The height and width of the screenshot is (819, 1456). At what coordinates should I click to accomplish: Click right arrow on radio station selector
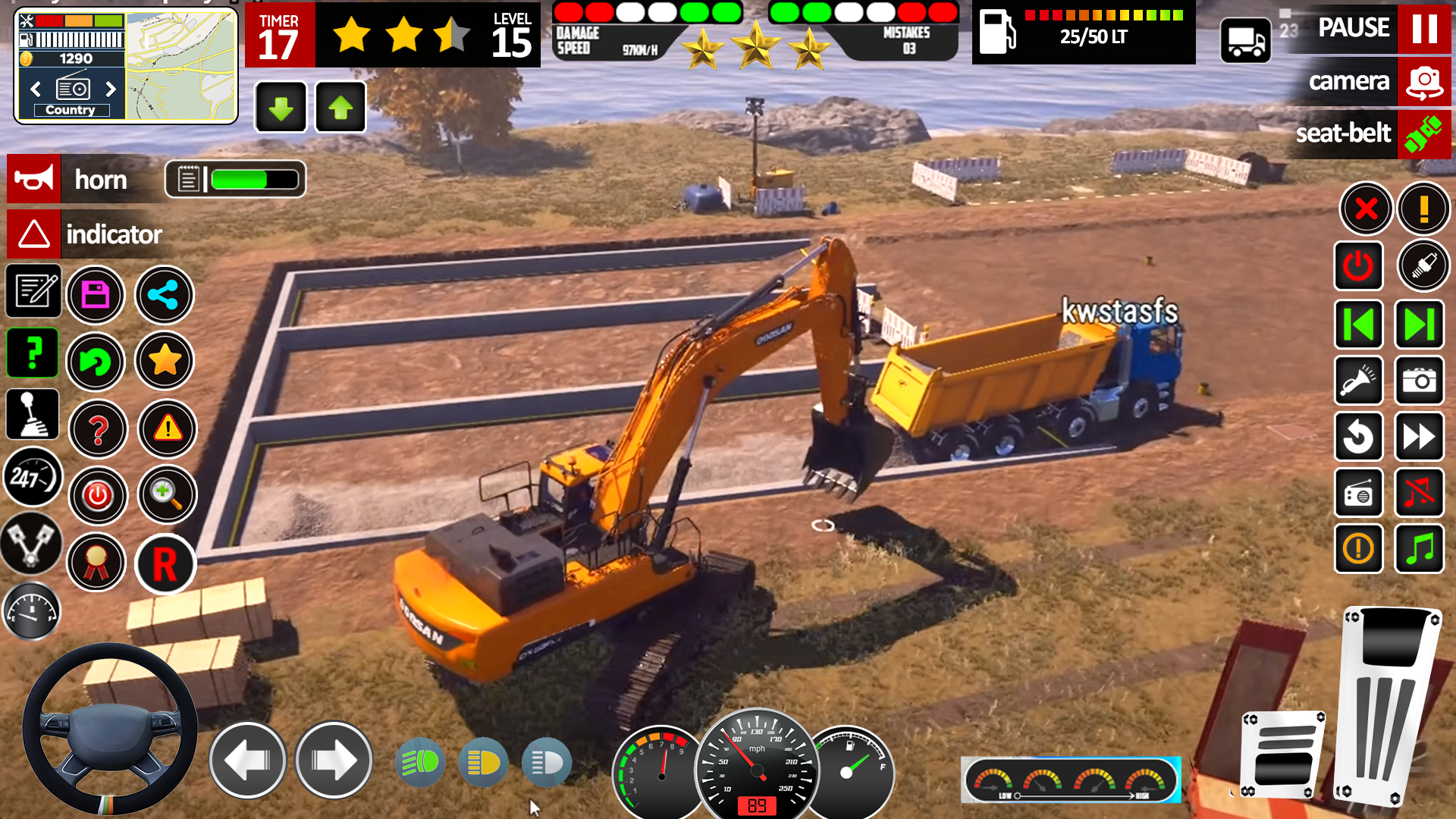[x=111, y=89]
